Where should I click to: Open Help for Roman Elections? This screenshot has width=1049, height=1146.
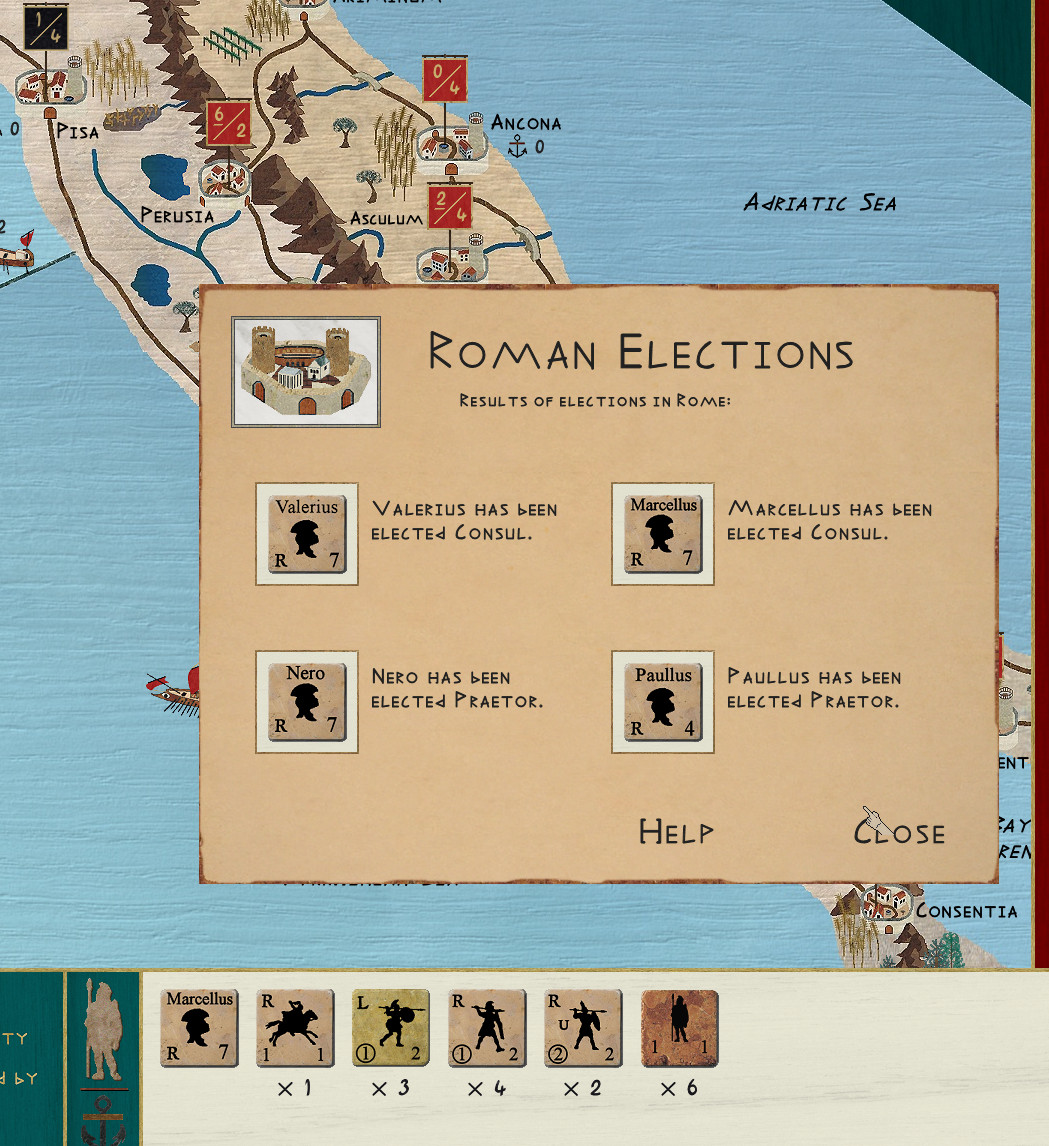coord(676,832)
